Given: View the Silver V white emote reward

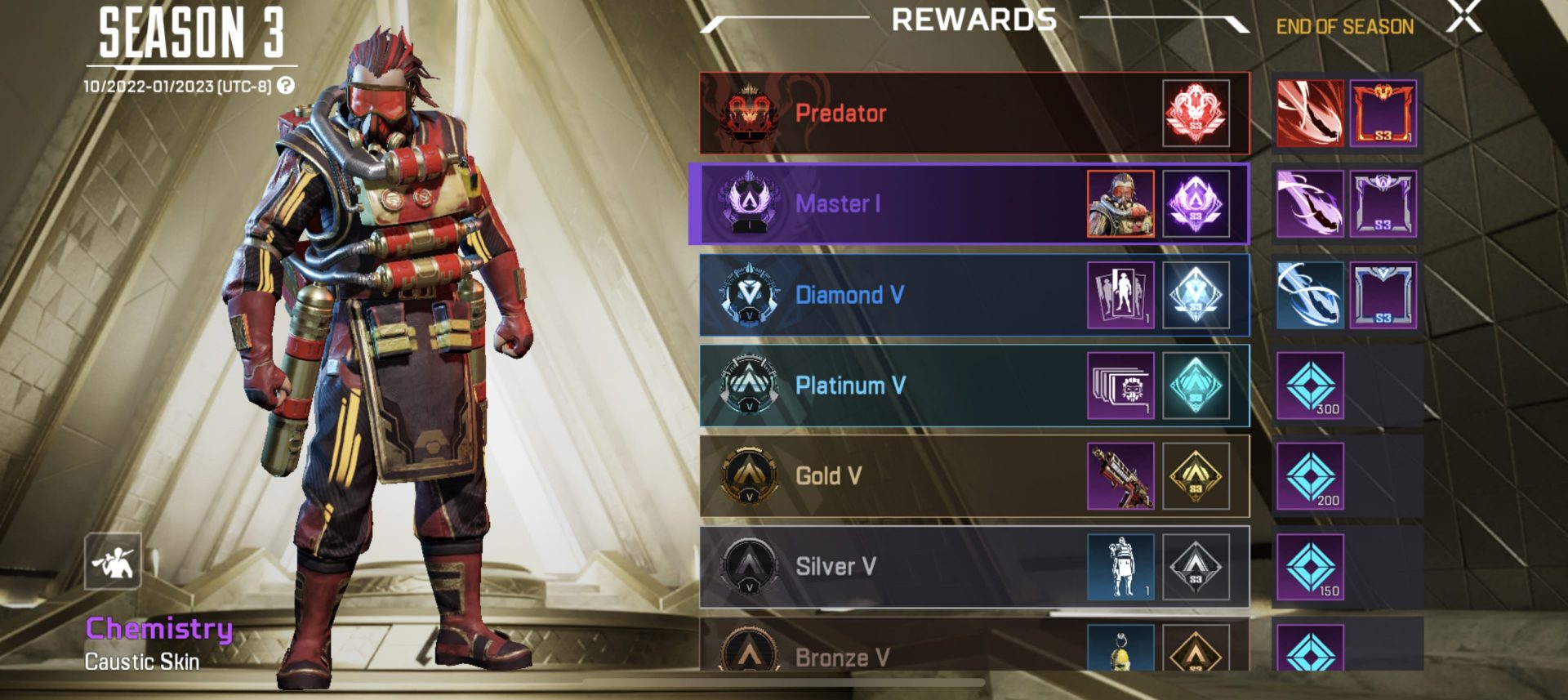Looking at the screenshot, I should tap(1120, 567).
